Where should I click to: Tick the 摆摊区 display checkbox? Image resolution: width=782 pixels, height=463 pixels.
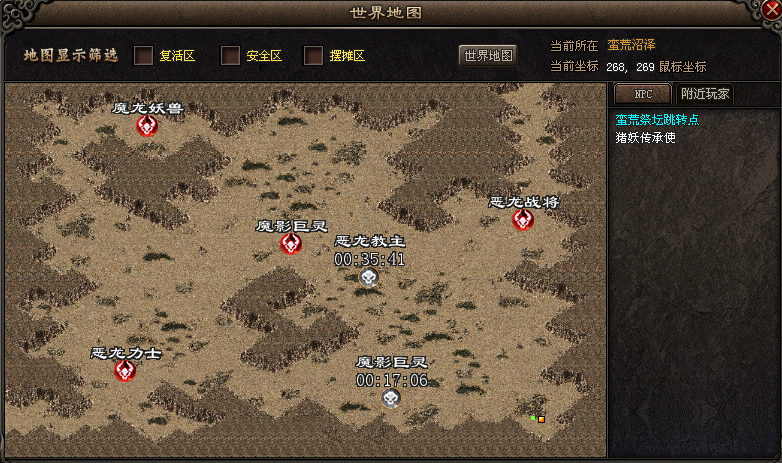tap(314, 55)
